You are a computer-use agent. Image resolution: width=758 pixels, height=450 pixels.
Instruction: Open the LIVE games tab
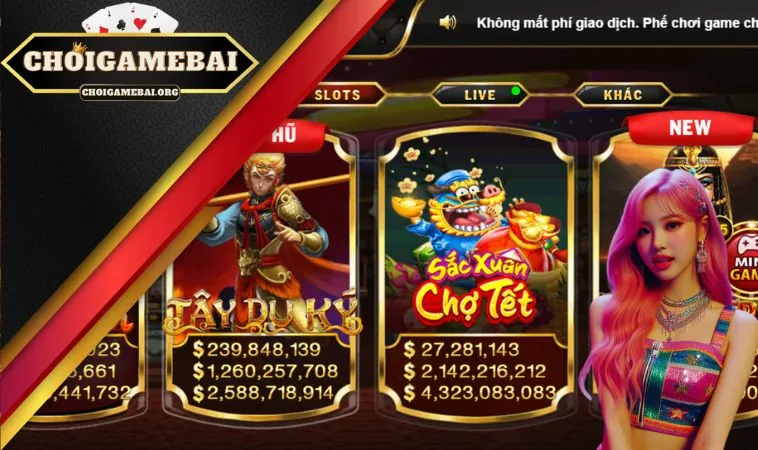[480, 95]
